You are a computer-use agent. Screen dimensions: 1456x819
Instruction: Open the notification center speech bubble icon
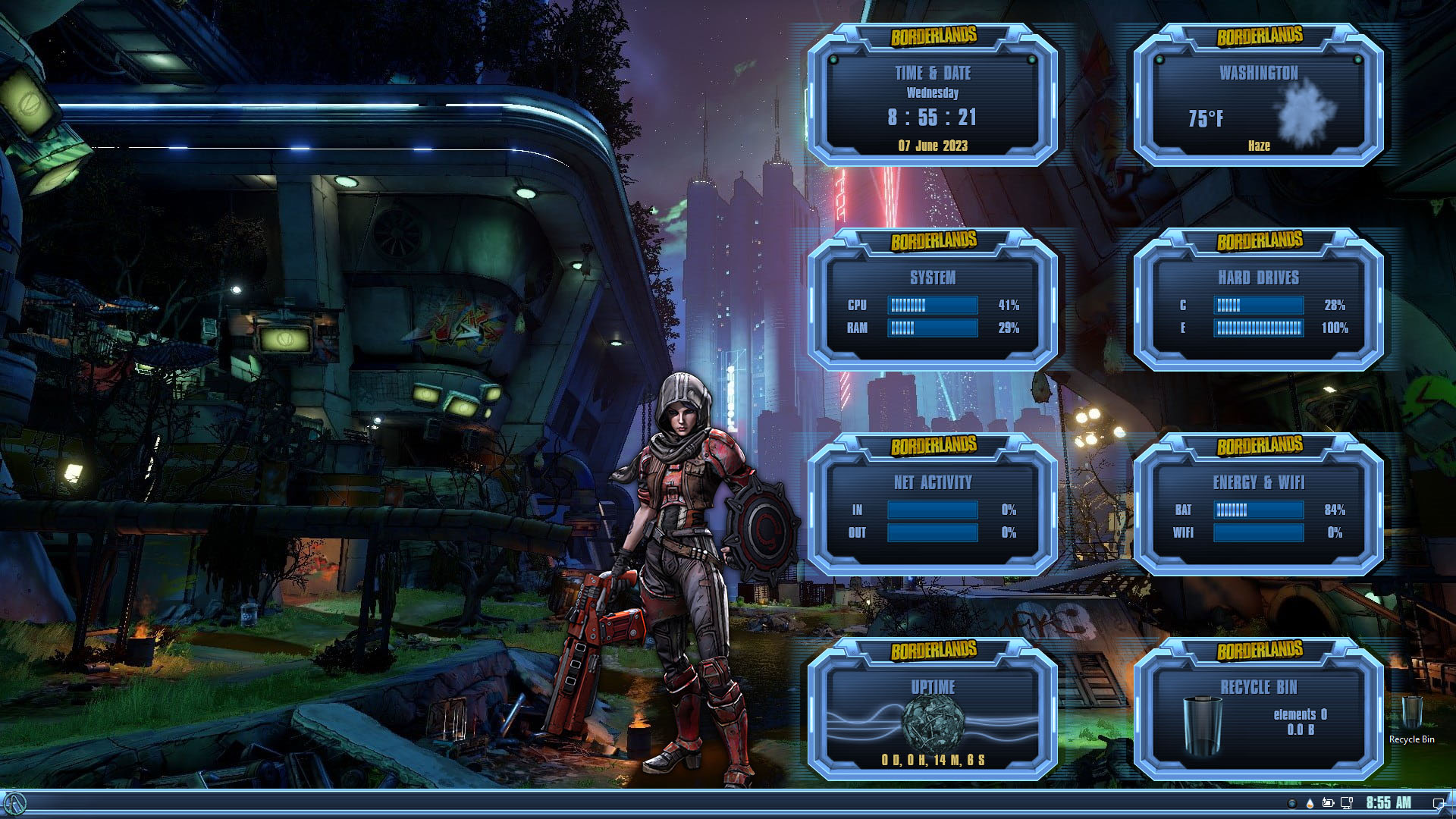tap(1438, 803)
